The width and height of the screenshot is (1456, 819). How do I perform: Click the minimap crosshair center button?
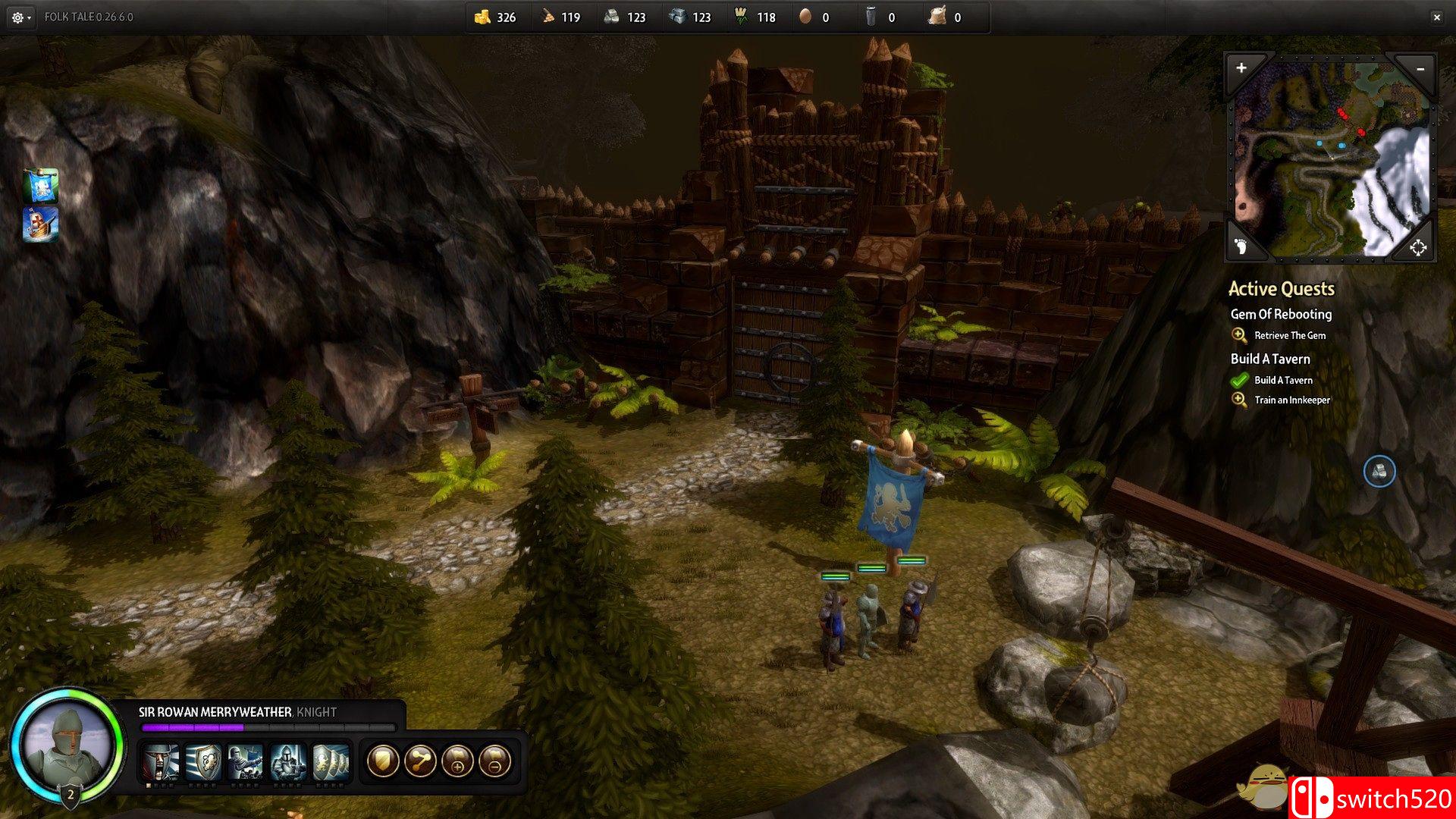(x=1418, y=247)
